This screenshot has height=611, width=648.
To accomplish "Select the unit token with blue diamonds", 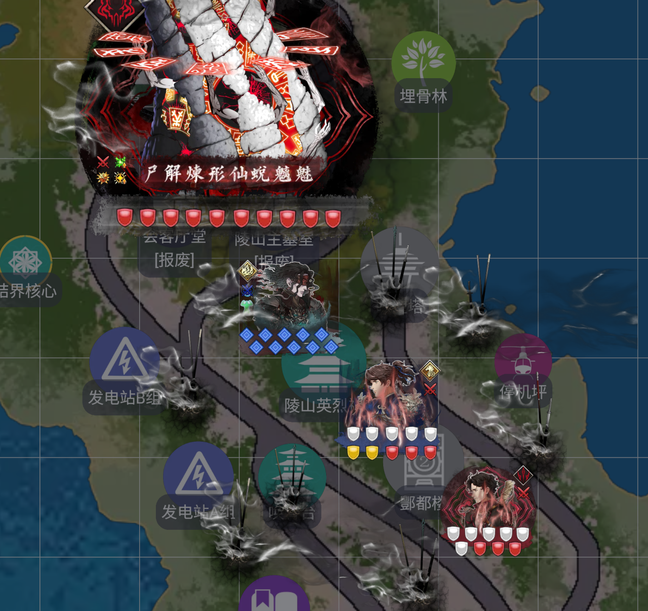I will [286, 300].
